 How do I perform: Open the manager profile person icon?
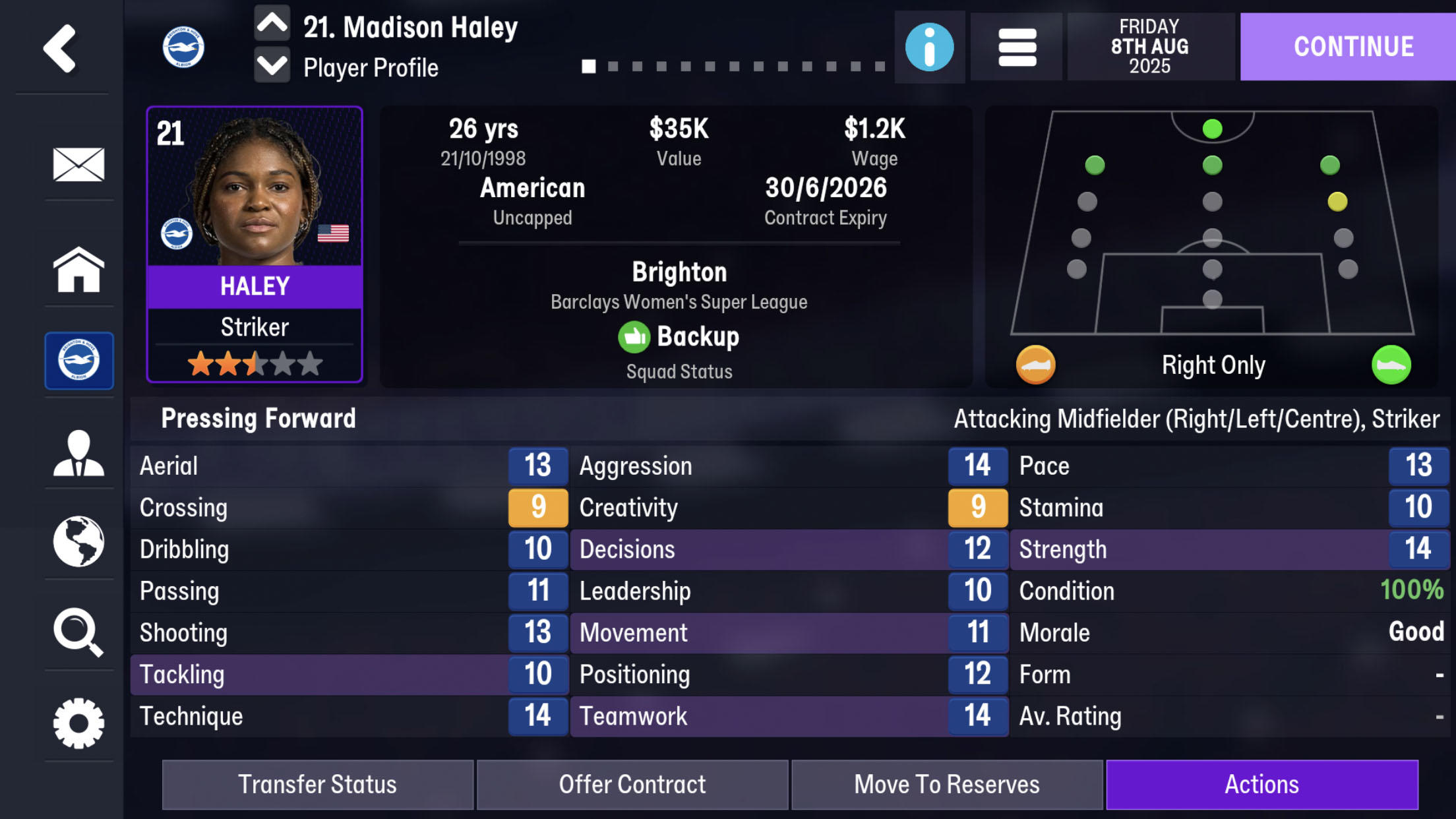pos(79,452)
